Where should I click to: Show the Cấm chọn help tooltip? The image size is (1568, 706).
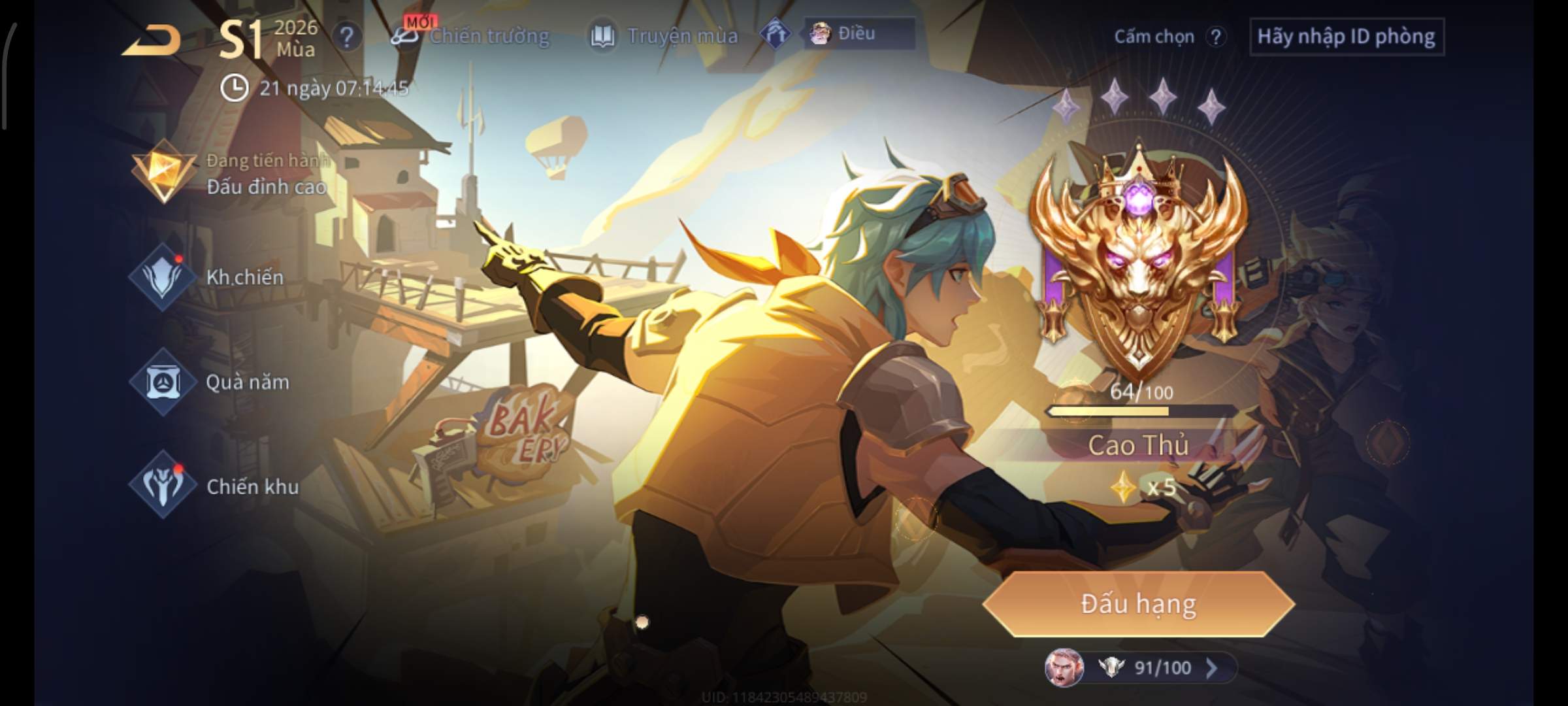point(1215,37)
